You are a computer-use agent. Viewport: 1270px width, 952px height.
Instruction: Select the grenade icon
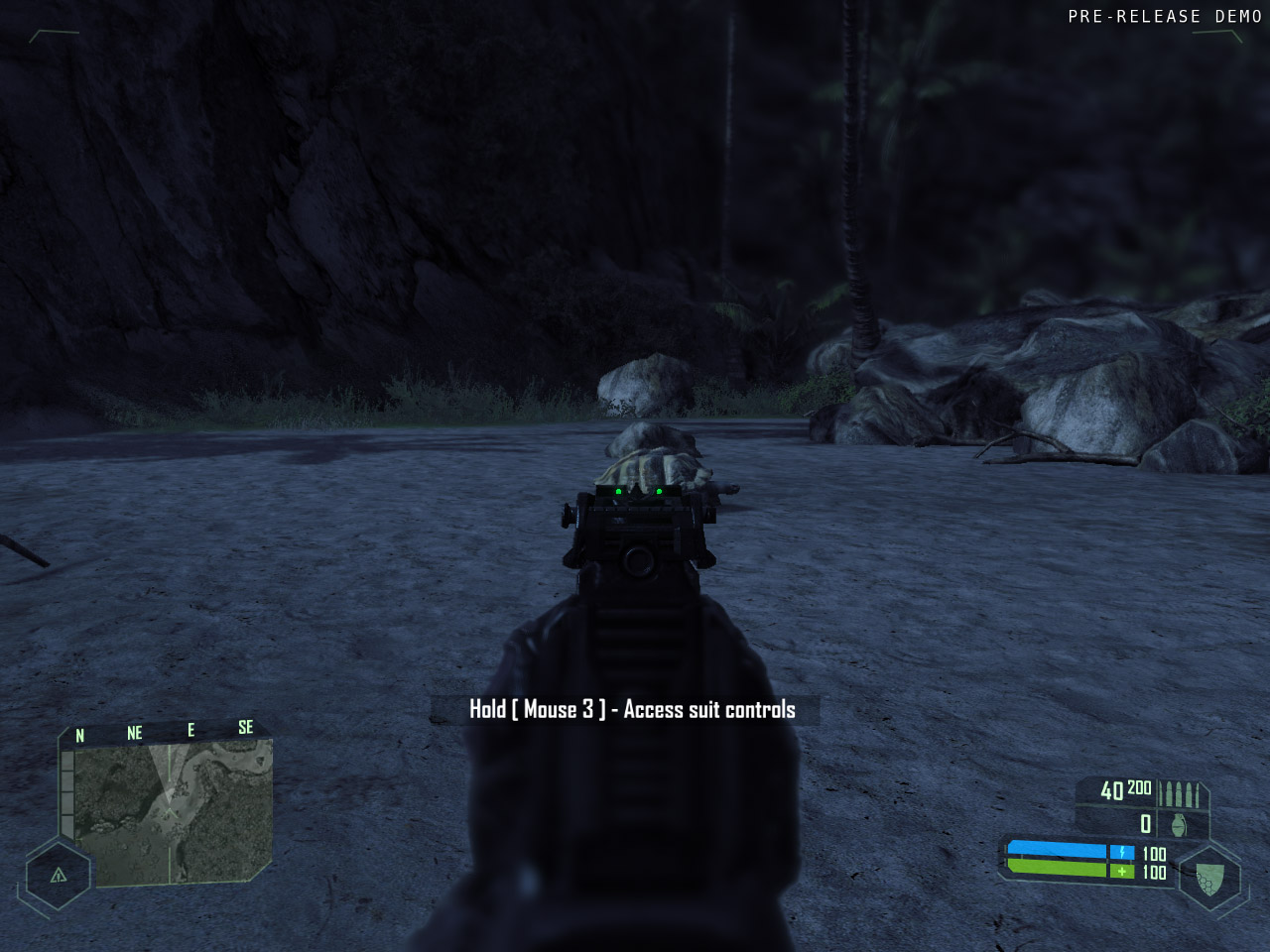pyautogui.click(x=1179, y=825)
